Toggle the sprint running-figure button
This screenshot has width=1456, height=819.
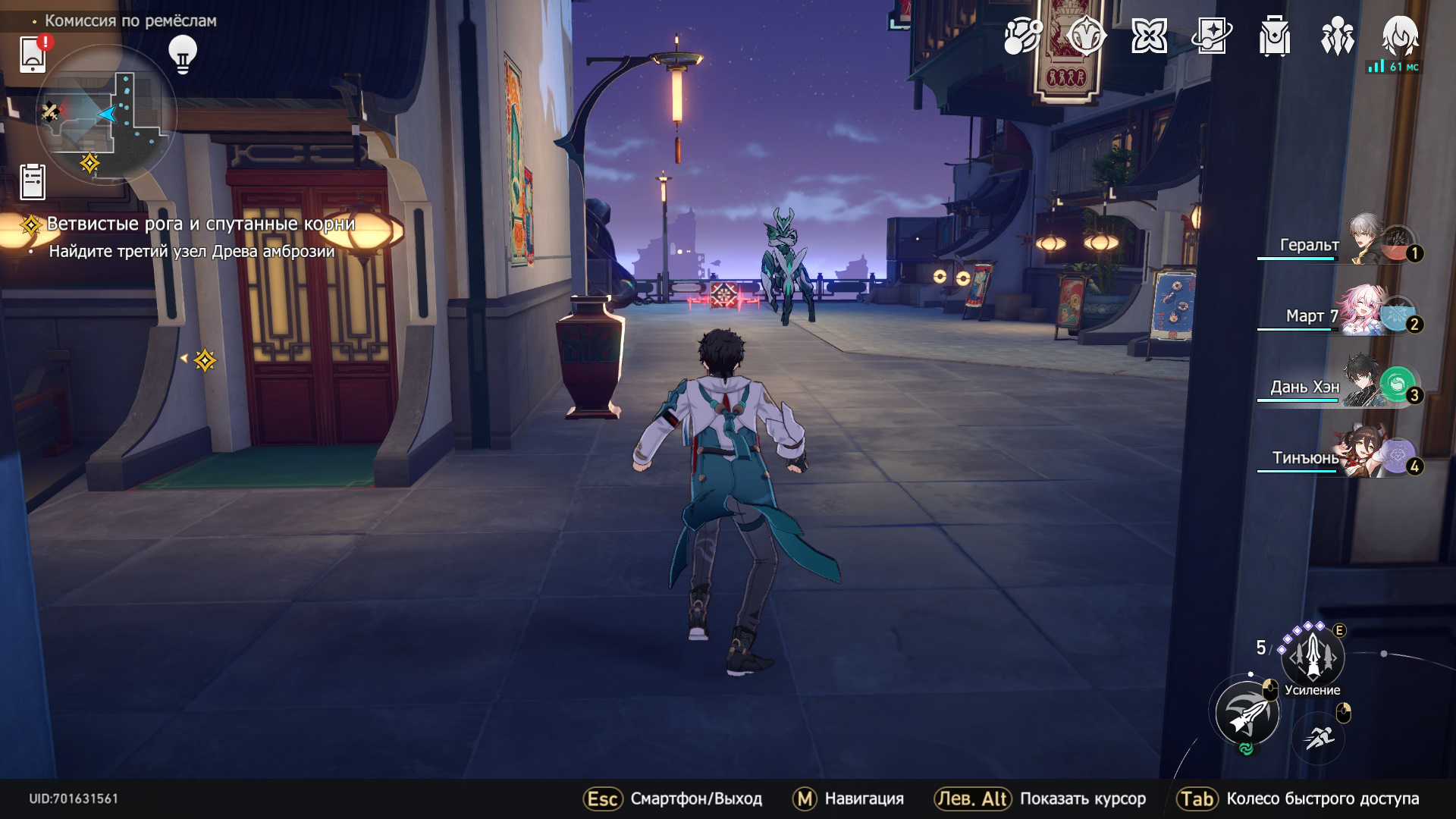1320,736
